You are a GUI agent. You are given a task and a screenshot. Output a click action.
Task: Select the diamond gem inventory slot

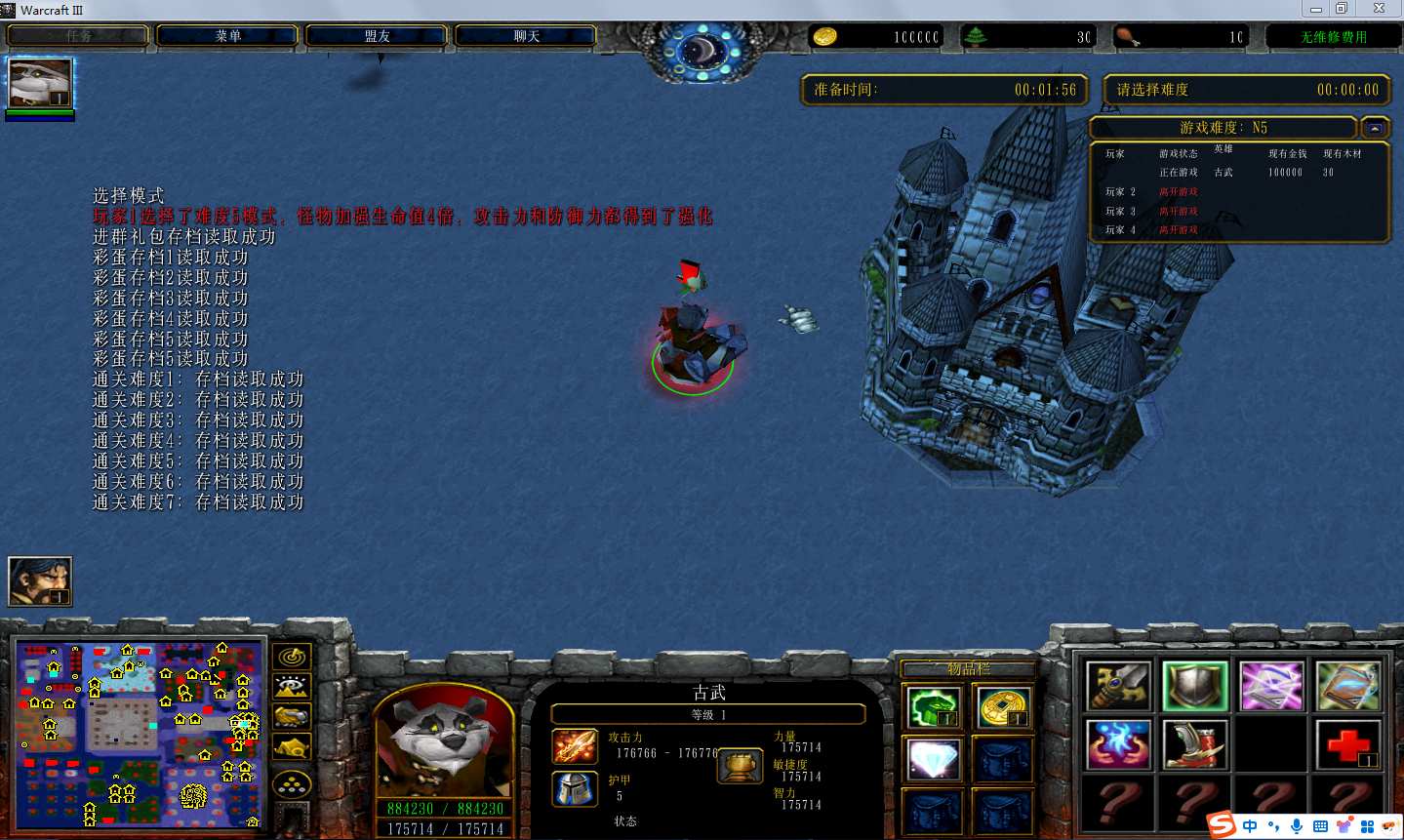click(934, 759)
